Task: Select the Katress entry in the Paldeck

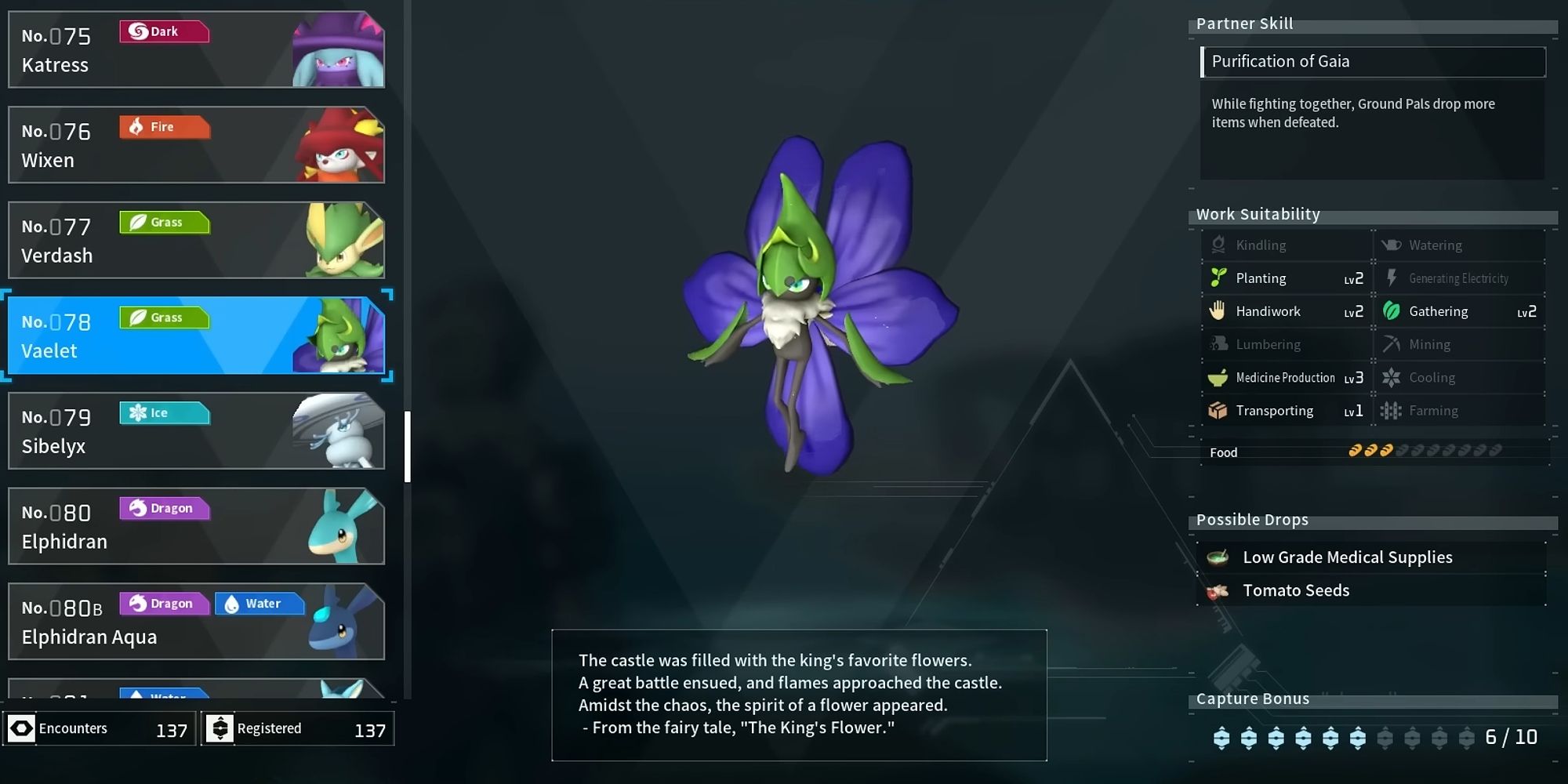Action: (196, 49)
